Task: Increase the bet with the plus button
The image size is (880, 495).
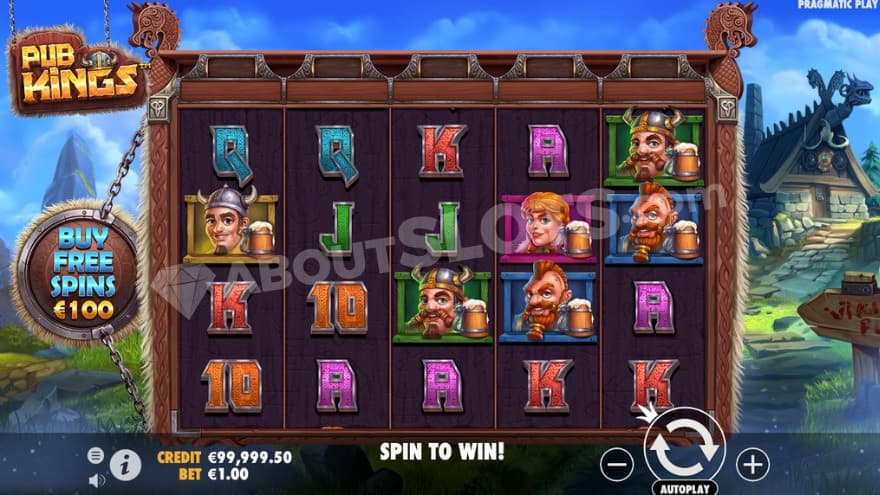Action: point(752,464)
